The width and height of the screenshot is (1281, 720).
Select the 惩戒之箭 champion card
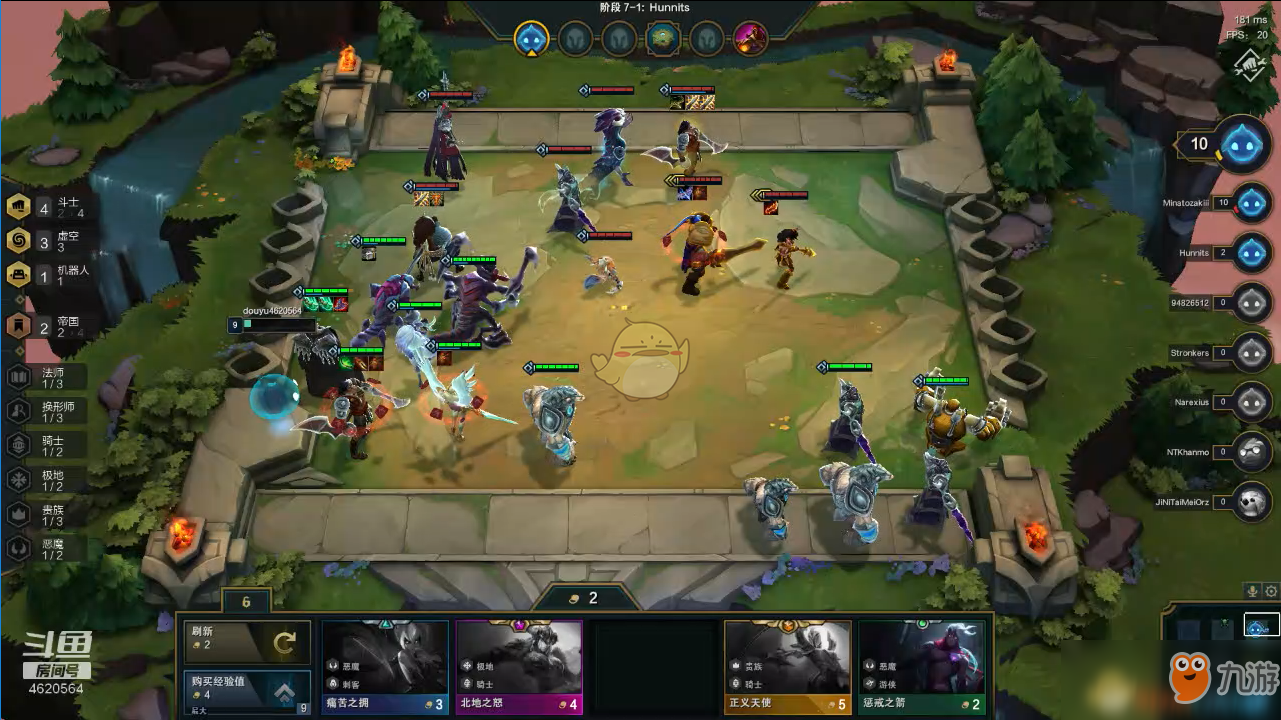click(922, 667)
